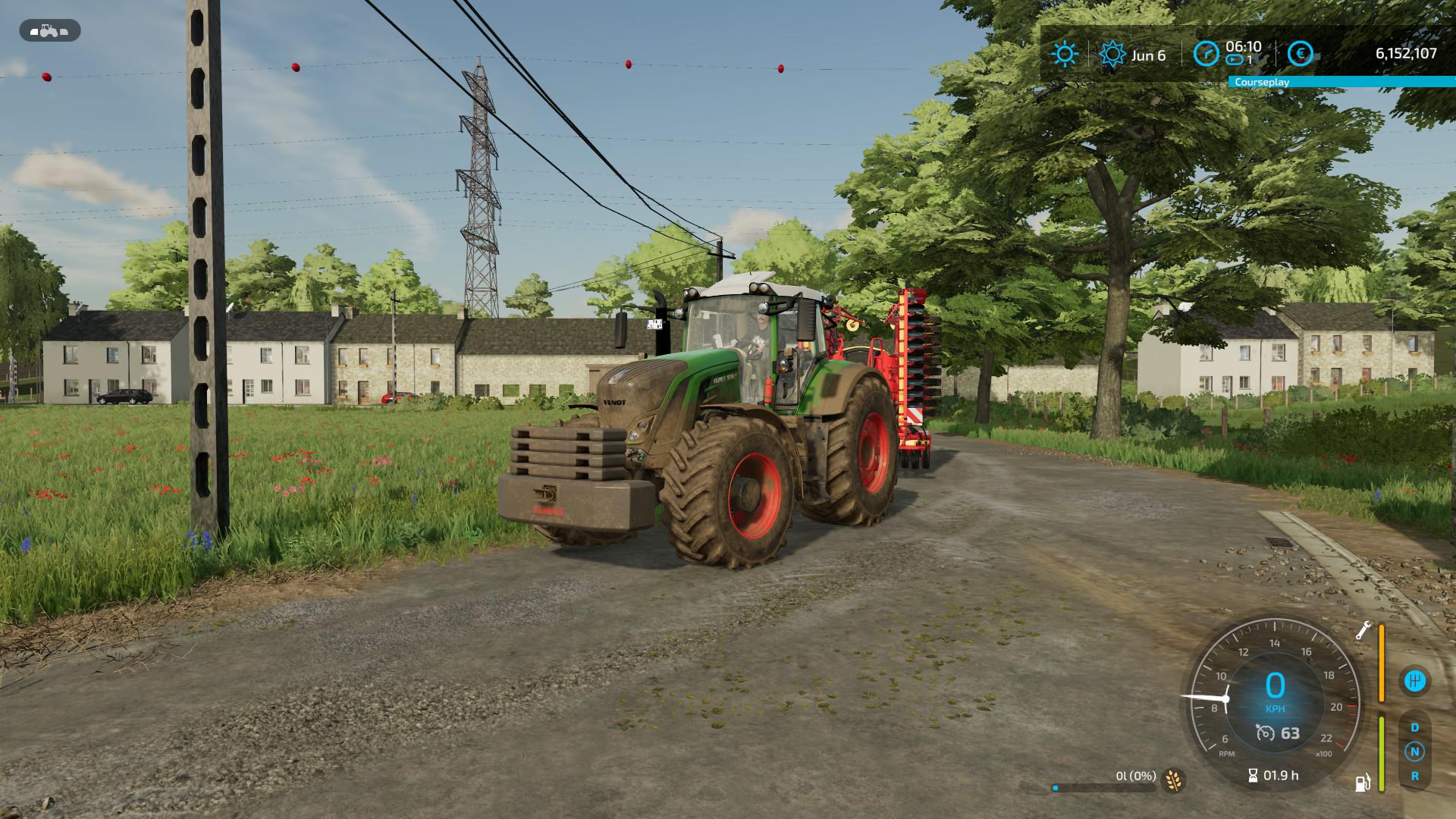Choose Reverse gear R
The image size is (1456, 819).
1414,776
